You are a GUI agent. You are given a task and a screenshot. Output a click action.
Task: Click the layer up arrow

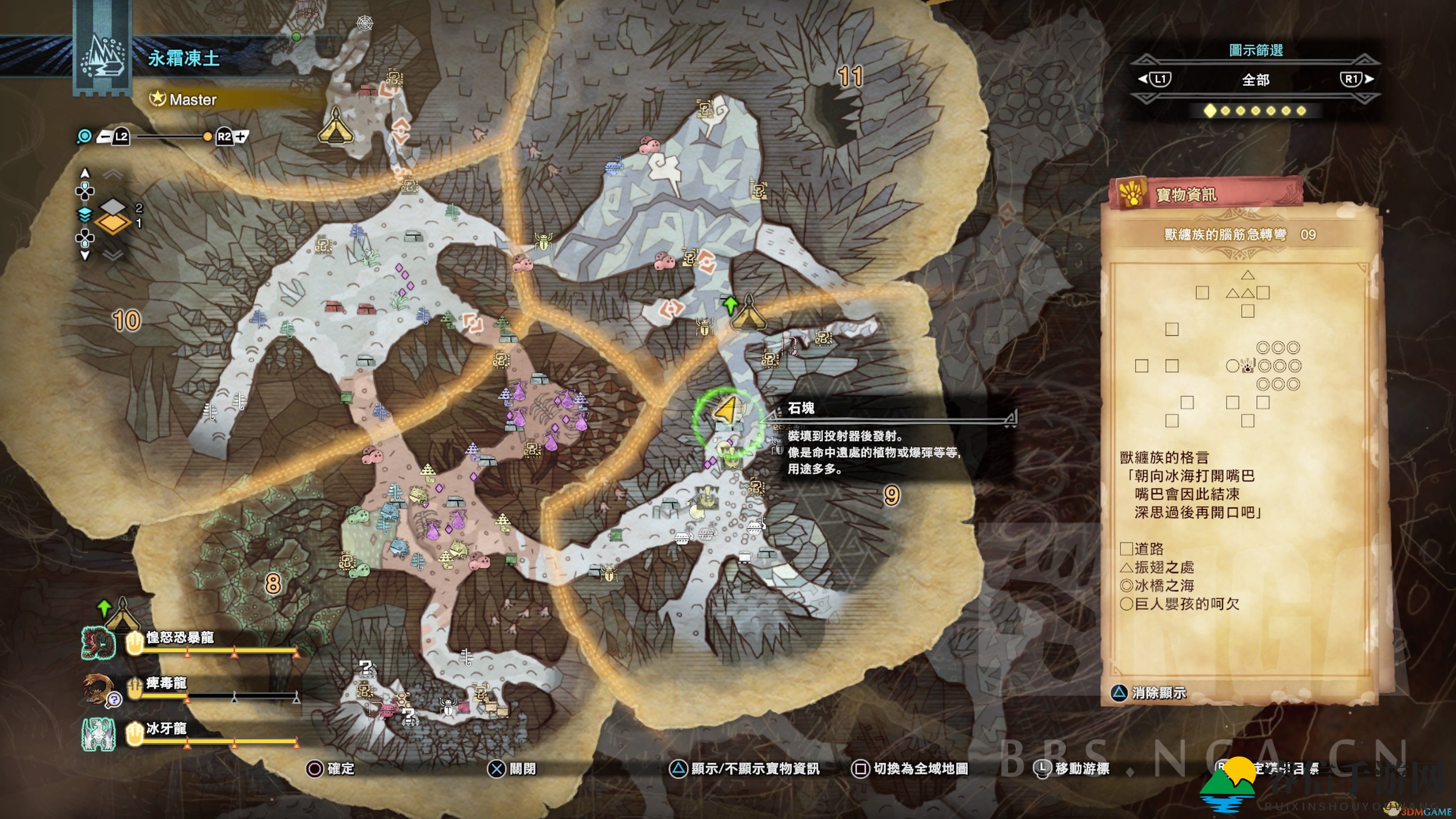tap(85, 173)
